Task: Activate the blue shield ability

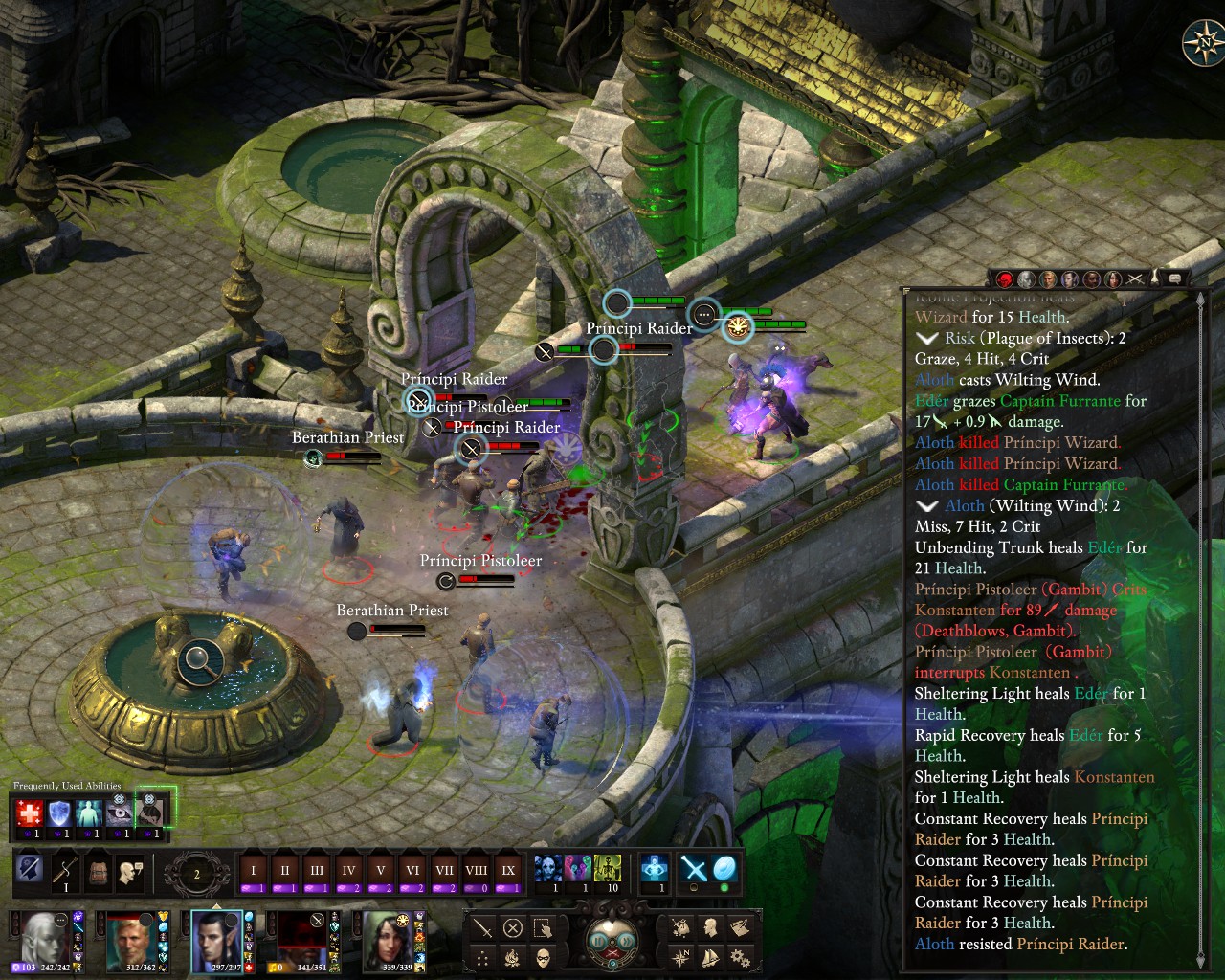Action: 60,813
